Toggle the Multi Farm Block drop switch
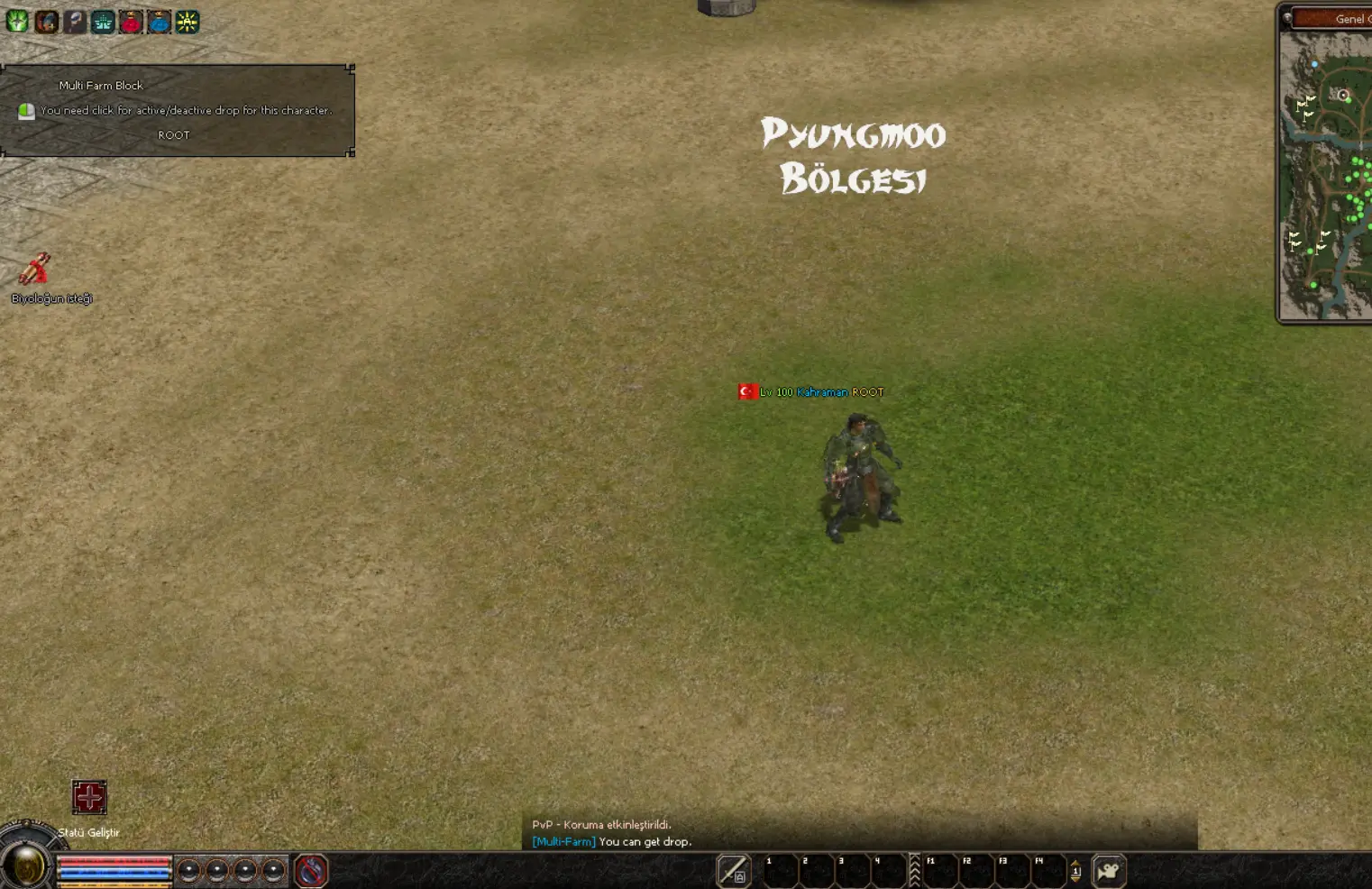1372x889 pixels. click(26, 111)
